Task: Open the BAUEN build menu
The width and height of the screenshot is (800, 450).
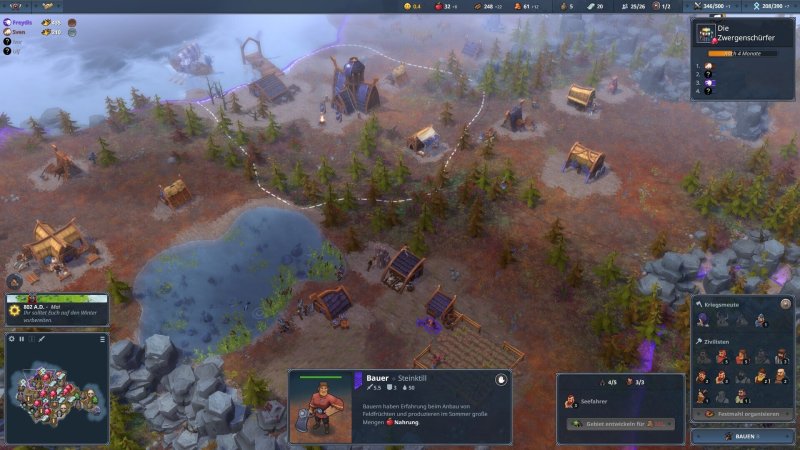Action: coord(742,437)
